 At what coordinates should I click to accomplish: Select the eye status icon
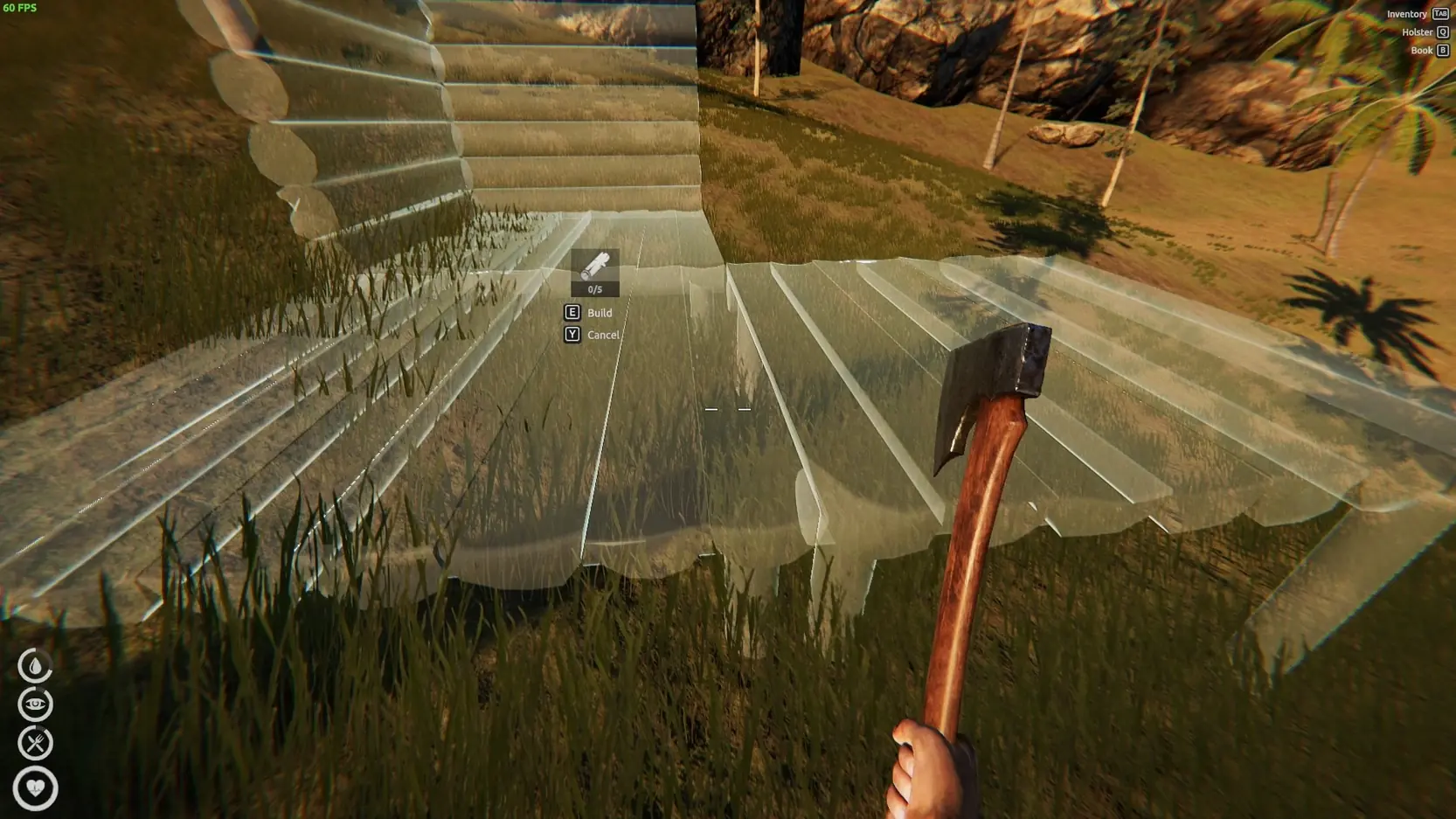coord(35,704)
